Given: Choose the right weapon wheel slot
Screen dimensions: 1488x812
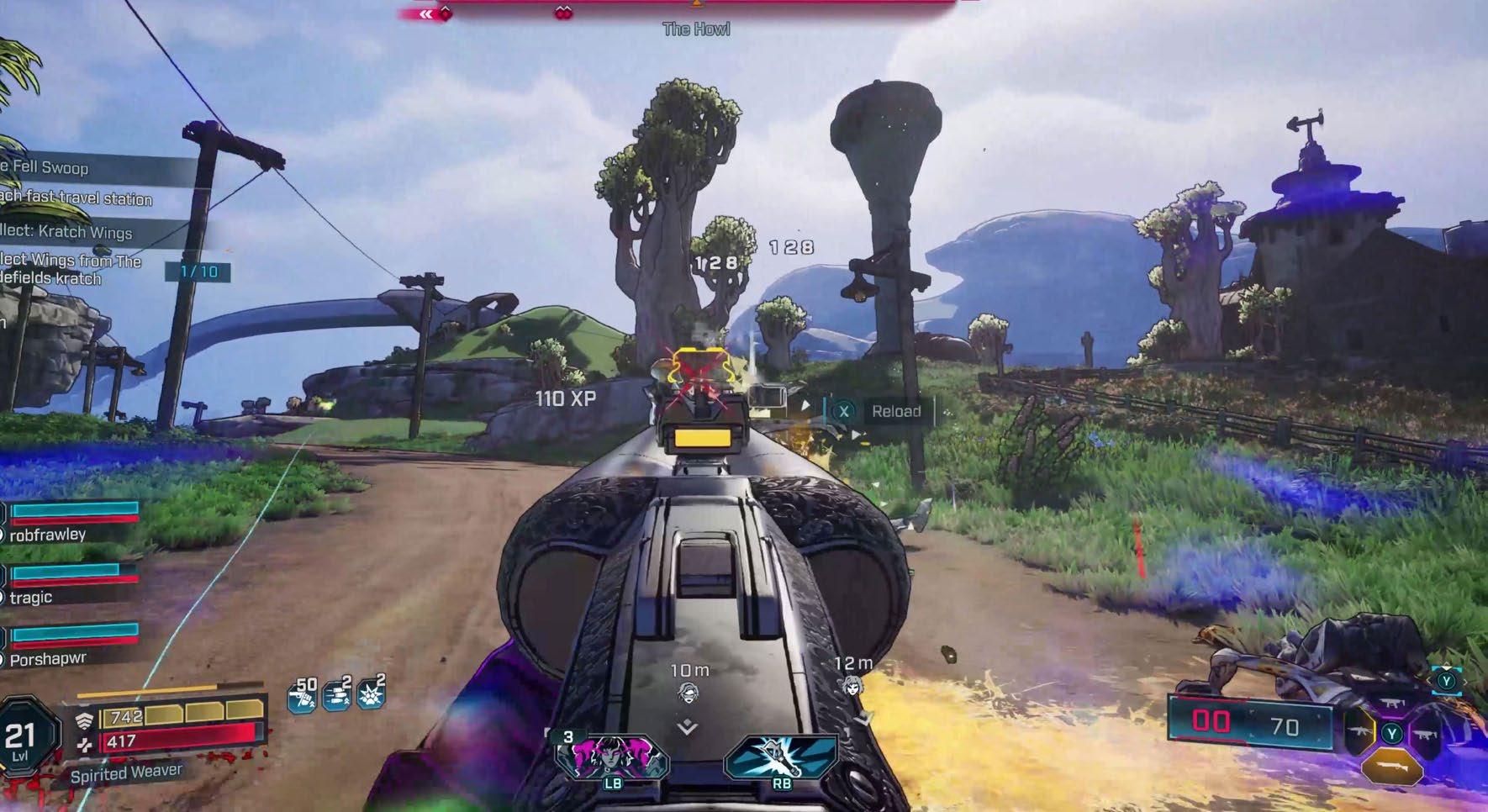Looking at the screenshot, I should [1425, 734].
